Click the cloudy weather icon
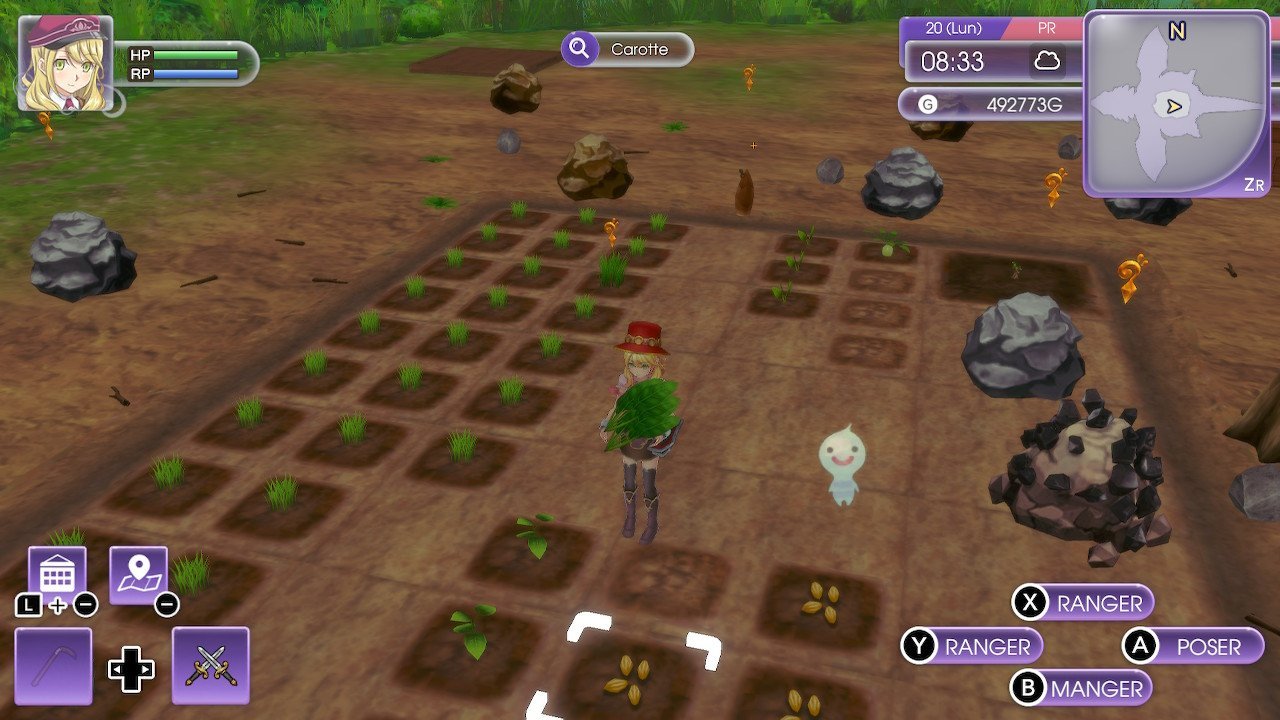The image size is (1280, 720). (1048, 62)
